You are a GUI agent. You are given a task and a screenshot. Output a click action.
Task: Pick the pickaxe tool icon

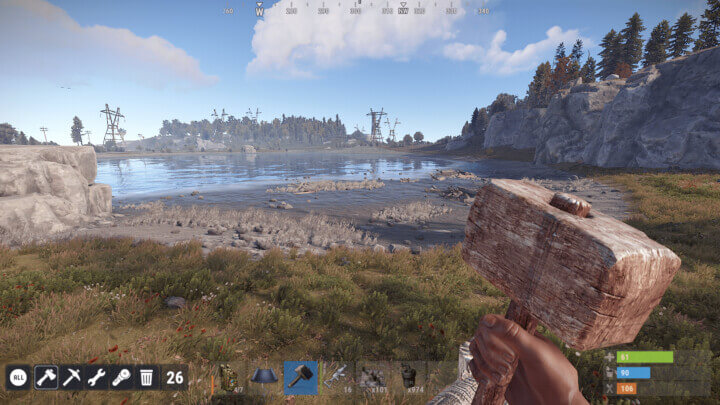(x=71, y=377)
